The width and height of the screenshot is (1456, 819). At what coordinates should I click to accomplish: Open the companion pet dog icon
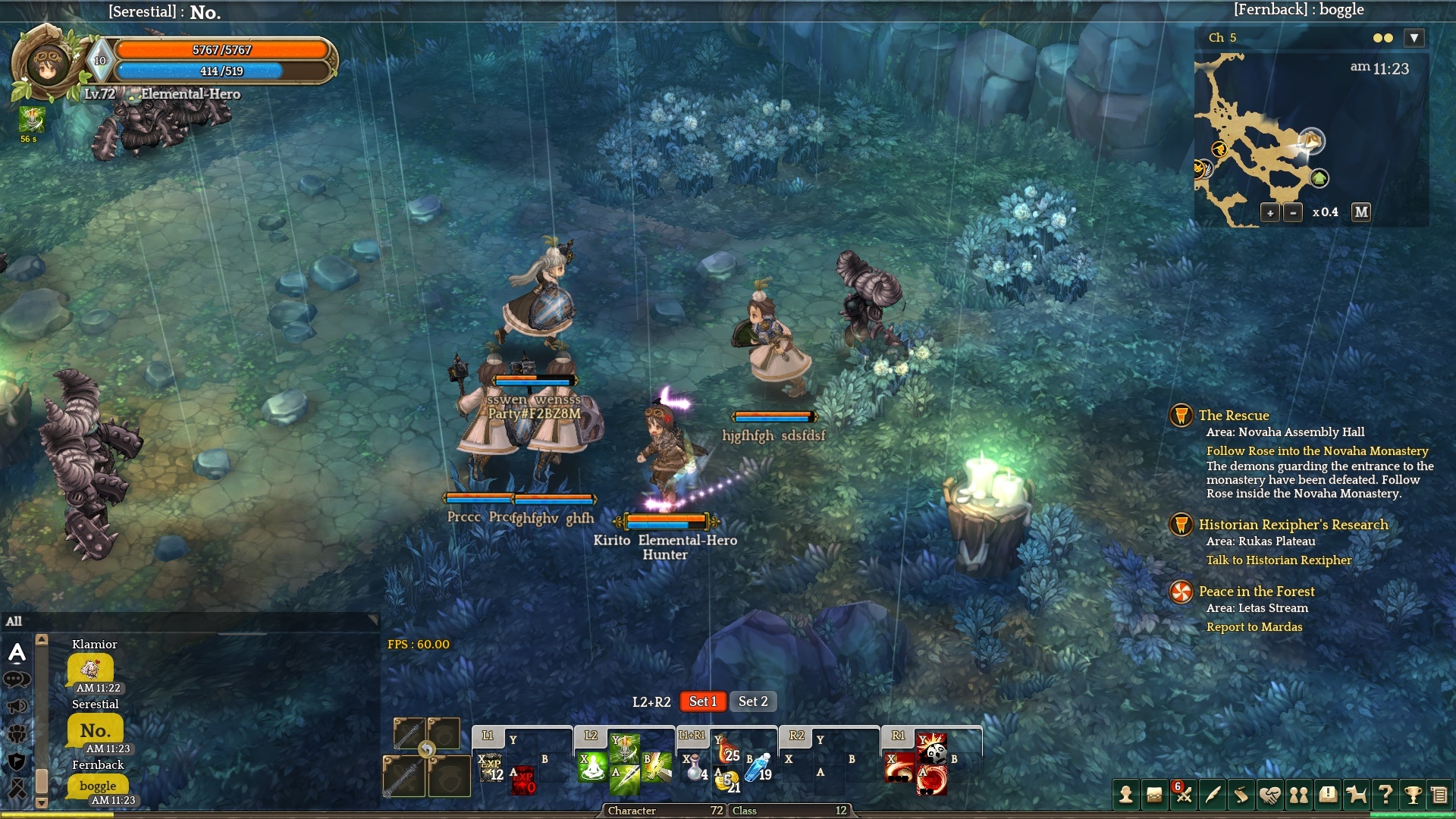(1356, 795)
